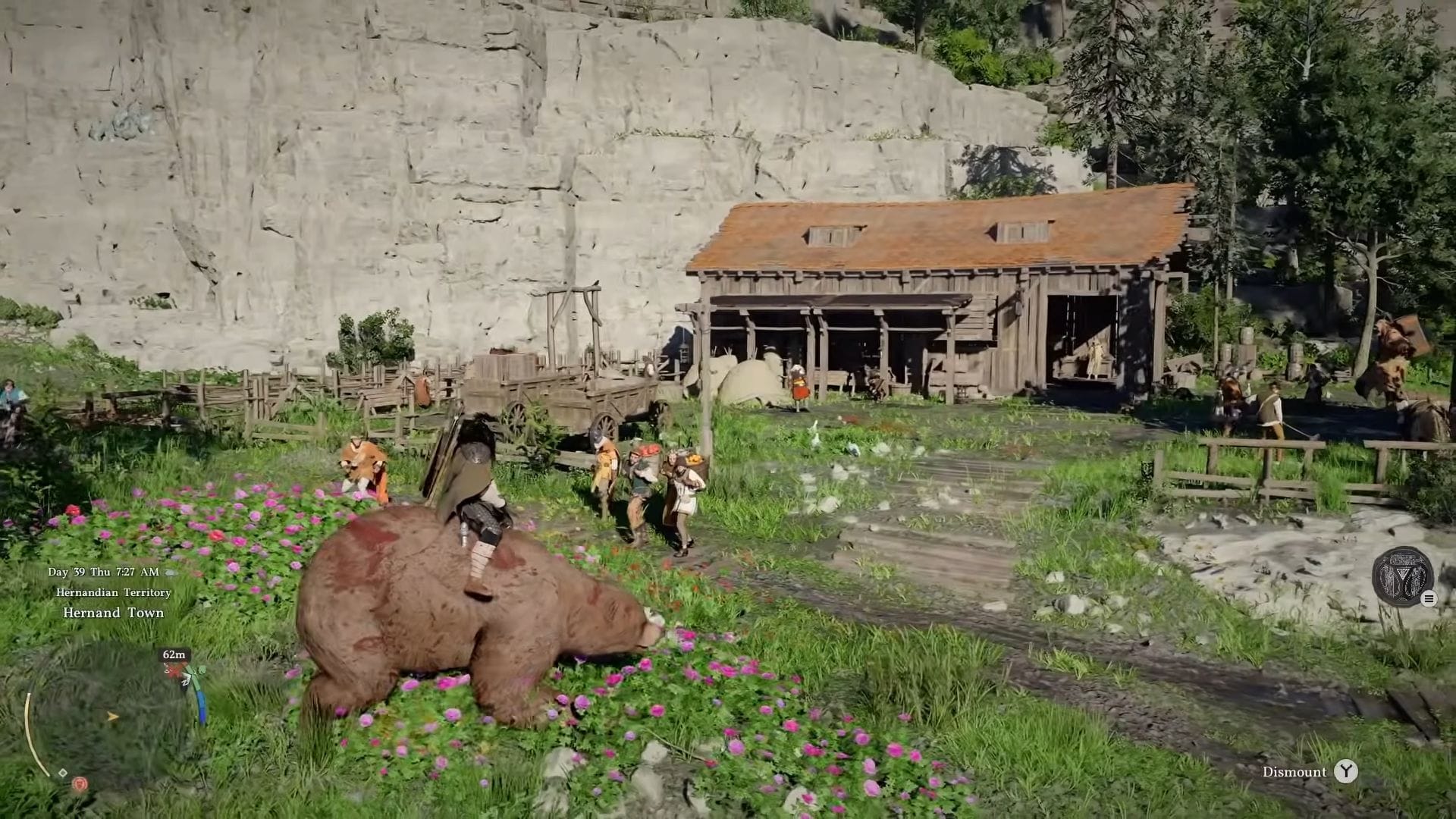Screen dimensions: 1456x819
Task: Click the red enemy emblem on the minimap edge
Action: coord(79,784)
